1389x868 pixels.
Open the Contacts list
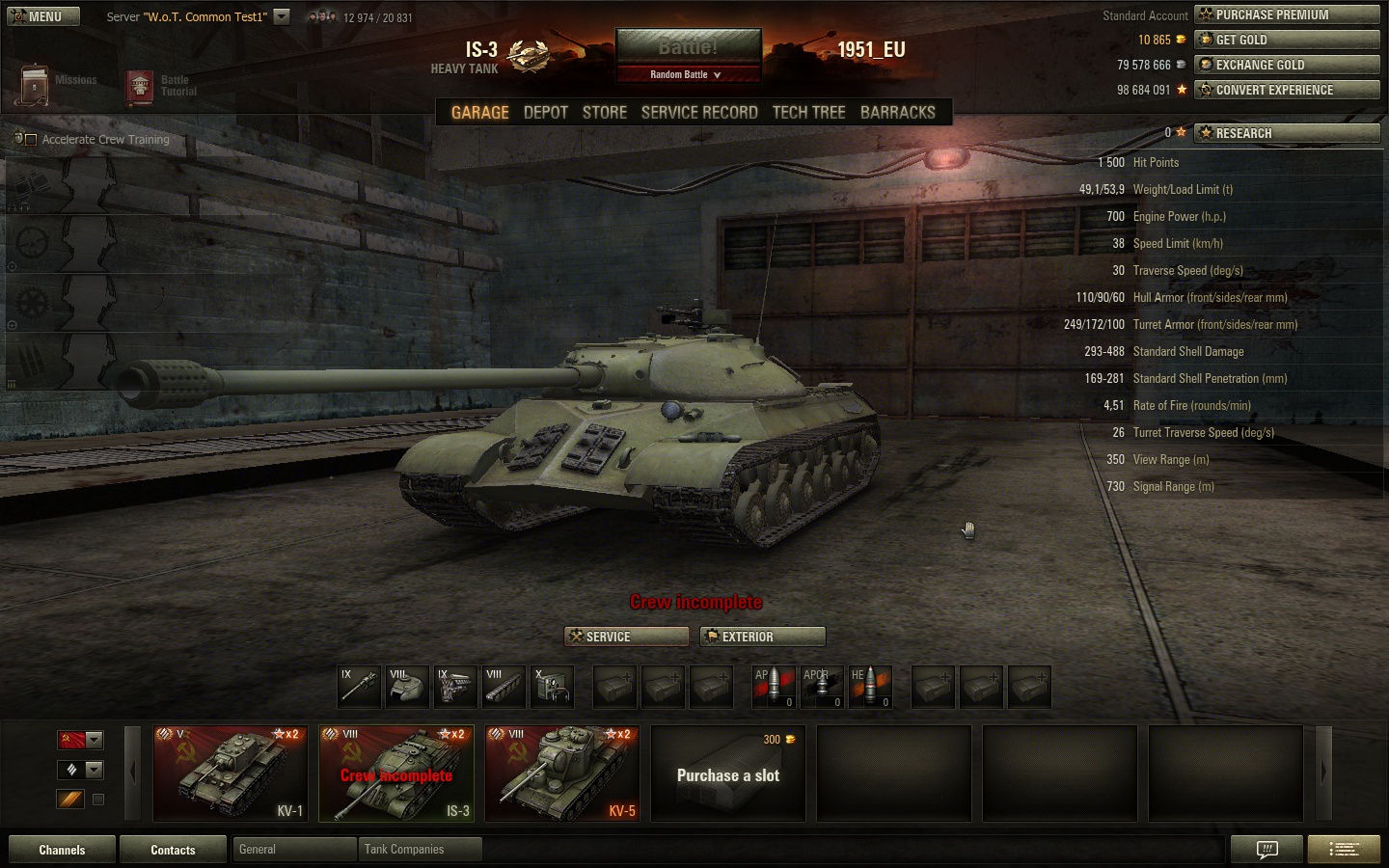(173, 850)
